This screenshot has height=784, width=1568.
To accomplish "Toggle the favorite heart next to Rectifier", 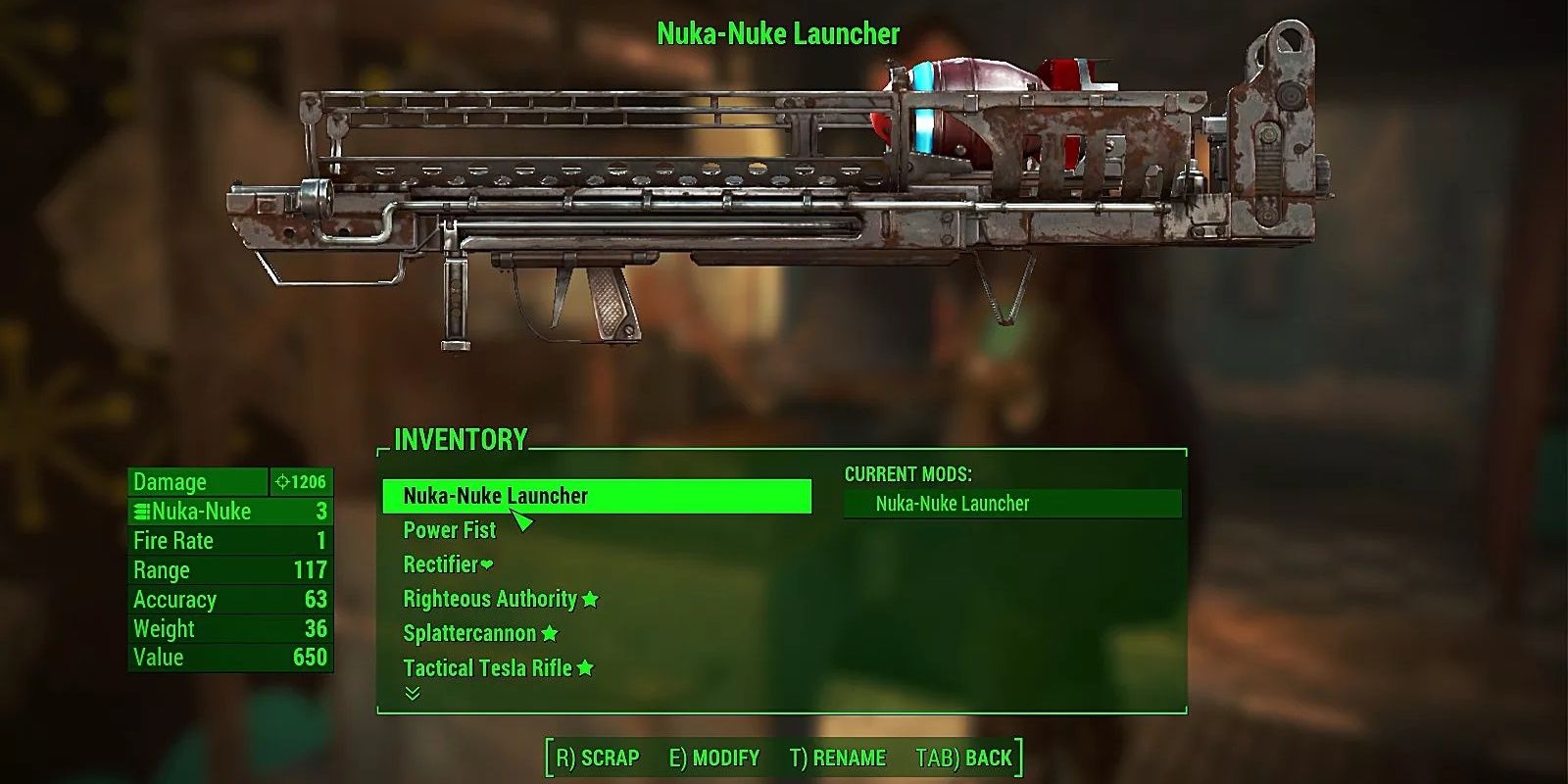I will coord(486,564).
